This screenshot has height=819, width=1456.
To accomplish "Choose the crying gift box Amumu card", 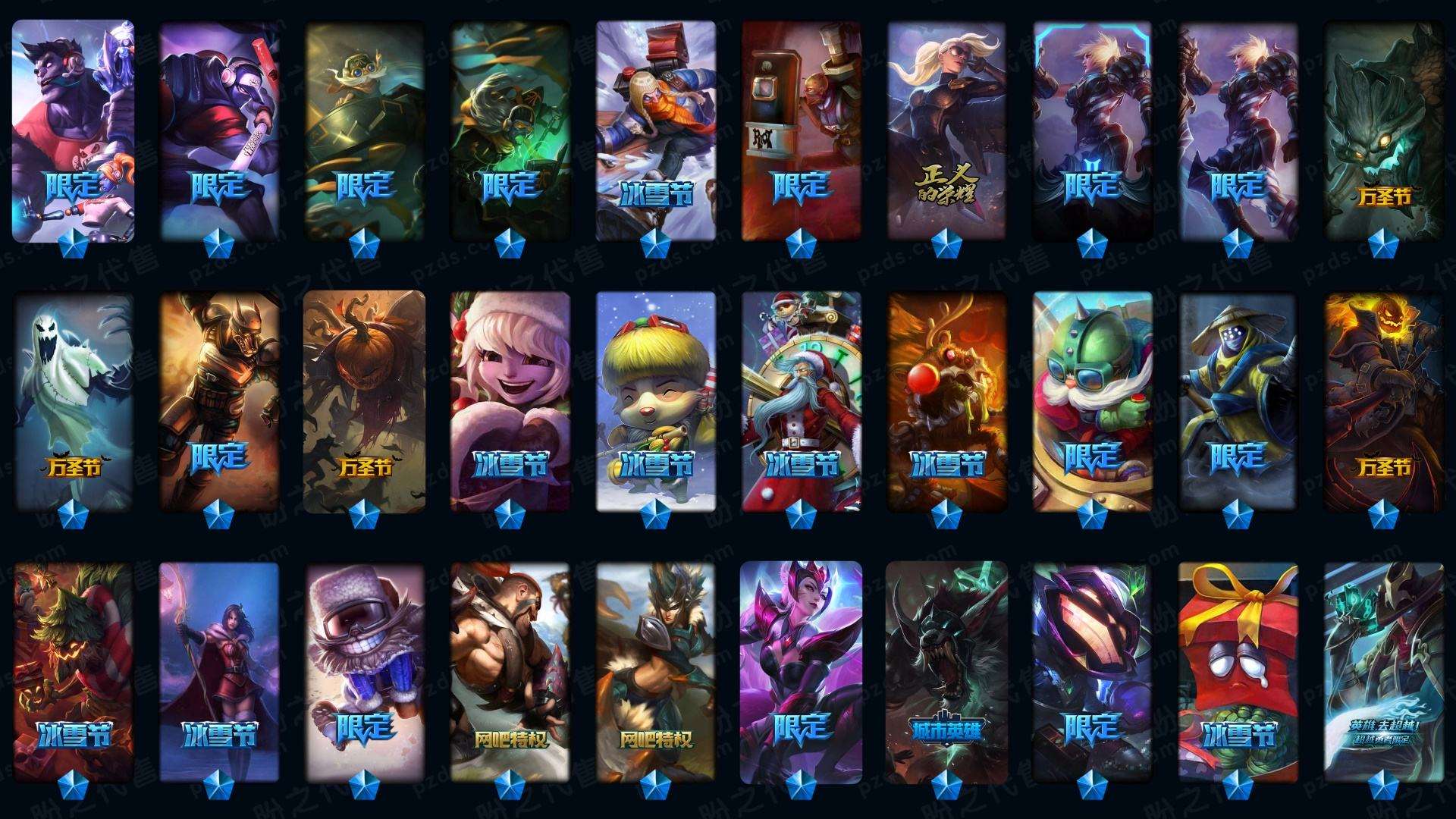I will pyautogui.click(x=1238, y=672).
